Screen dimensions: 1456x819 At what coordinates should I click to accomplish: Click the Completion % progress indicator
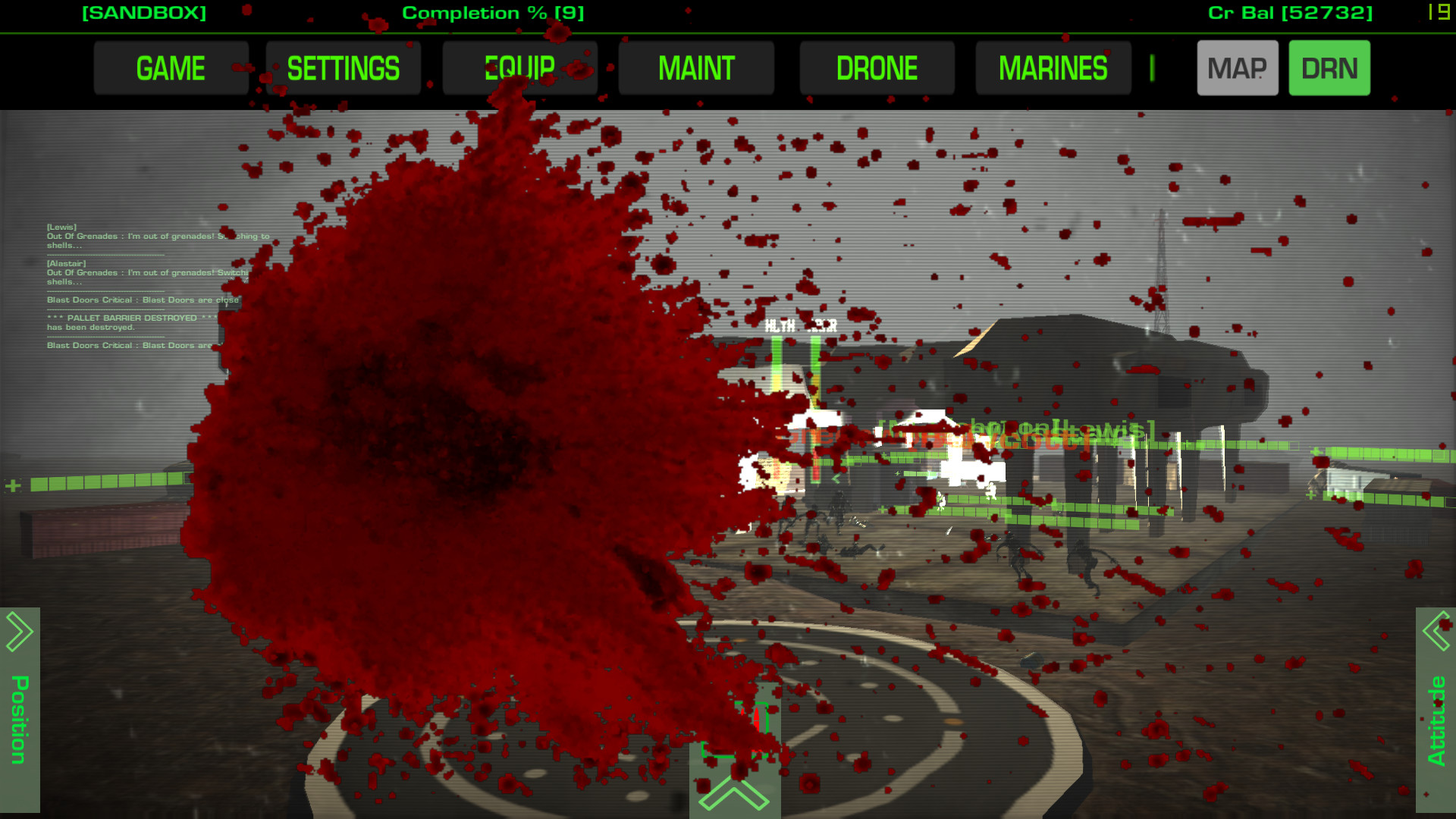(493, 12)
